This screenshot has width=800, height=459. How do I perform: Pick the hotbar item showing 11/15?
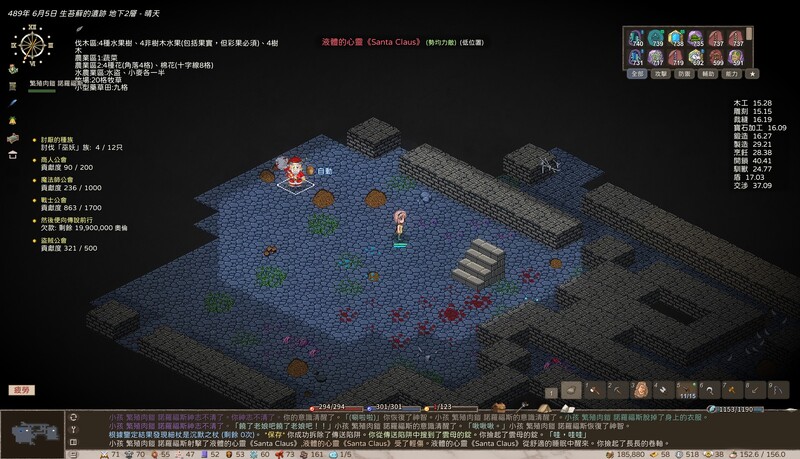(686, 390)
